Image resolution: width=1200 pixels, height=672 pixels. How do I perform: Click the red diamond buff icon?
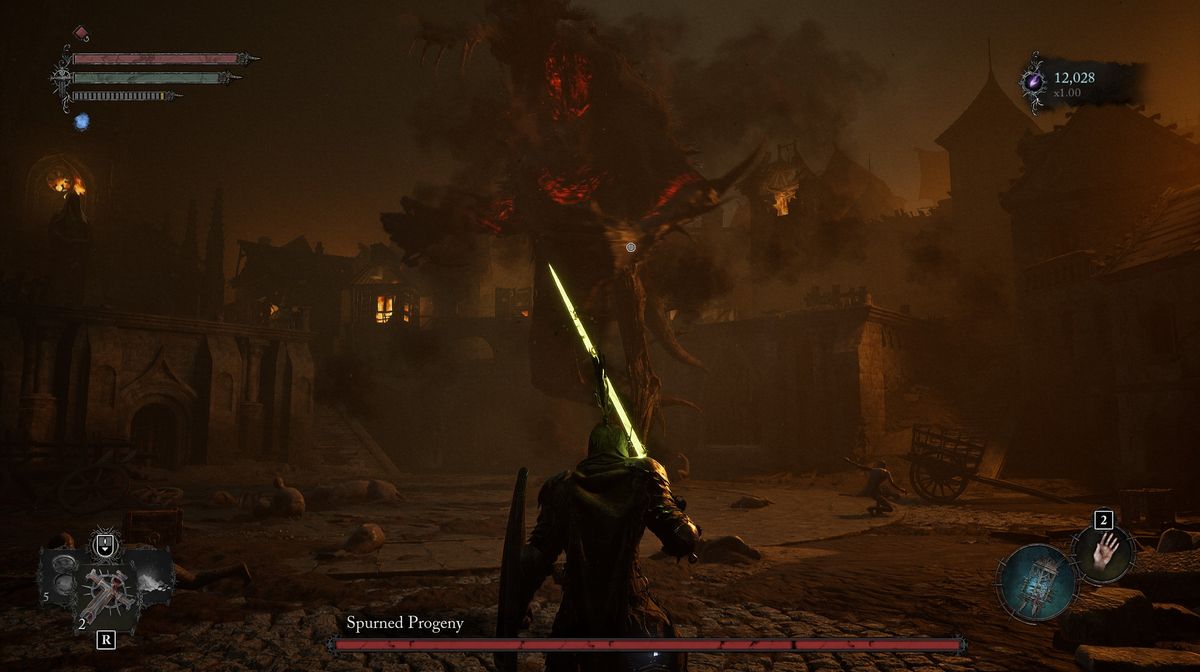click(81, 33)
